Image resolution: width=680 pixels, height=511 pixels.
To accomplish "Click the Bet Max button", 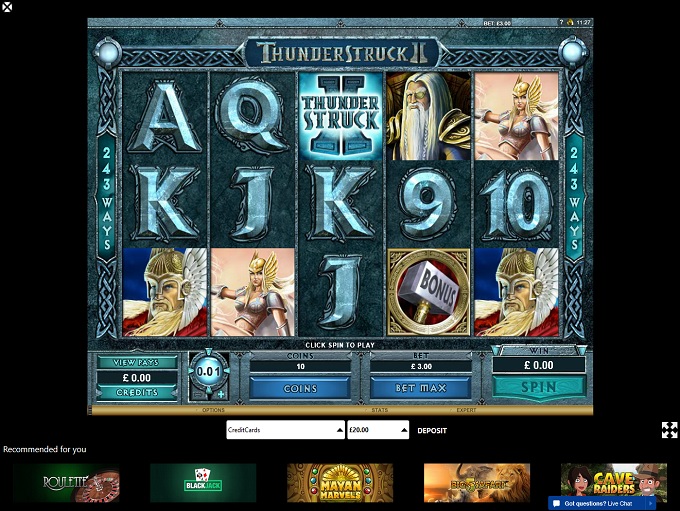I will click(x=420, y=387).
